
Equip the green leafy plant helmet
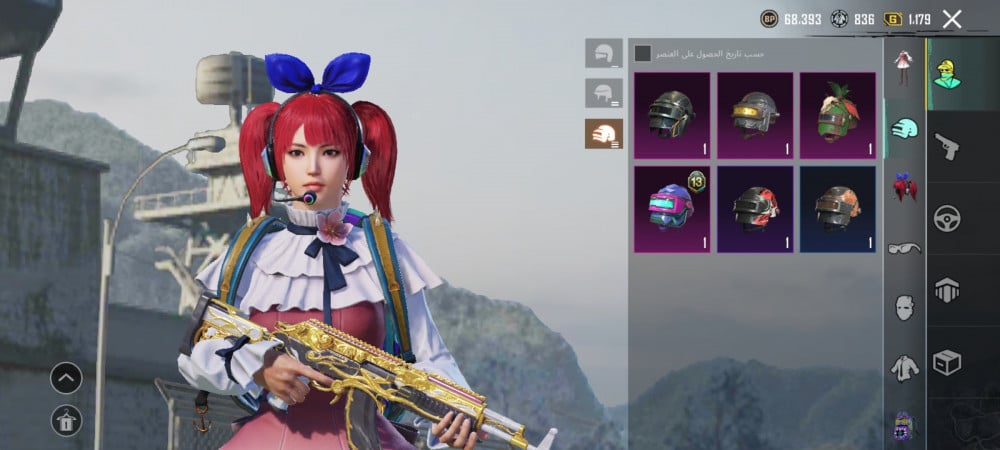pyautogui.click(x=837, y=115)
